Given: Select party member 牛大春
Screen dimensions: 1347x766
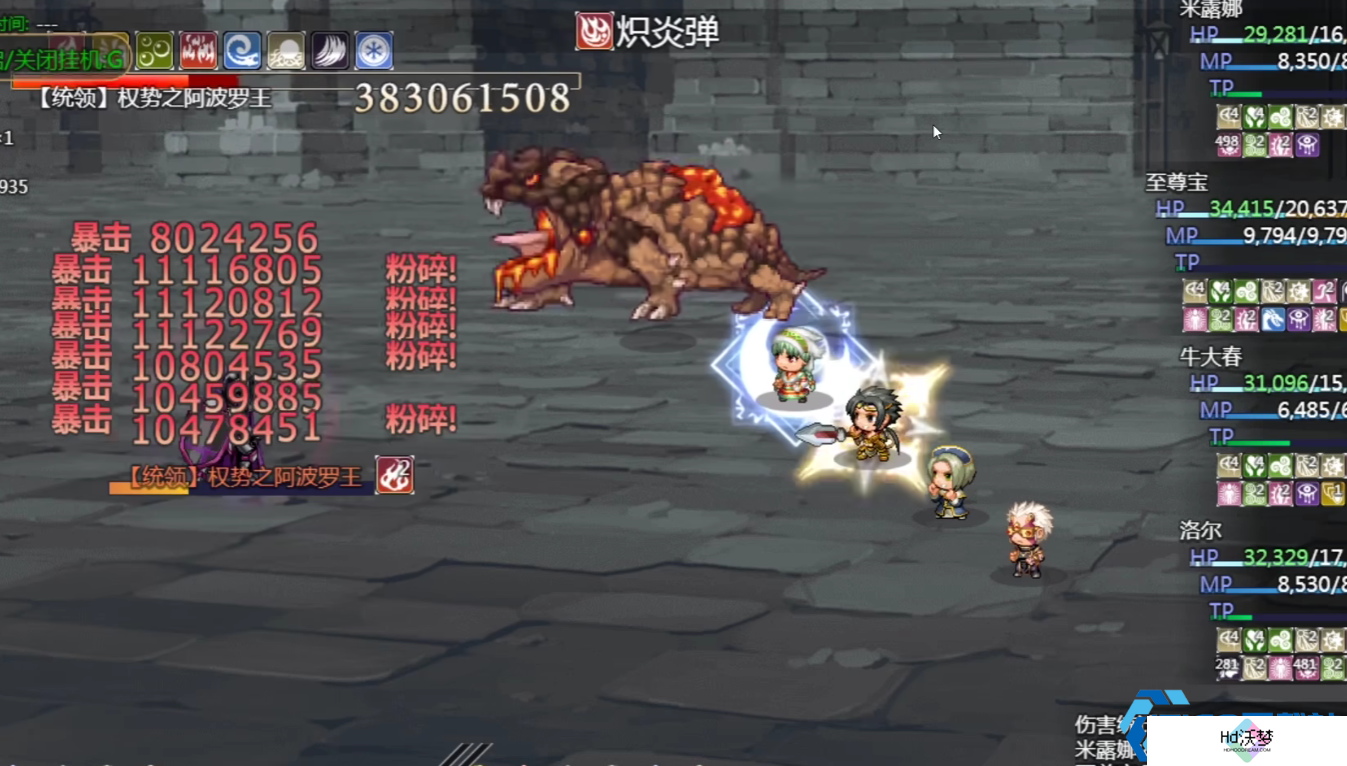Looking at the screenshot, I should pos(1210,356).
